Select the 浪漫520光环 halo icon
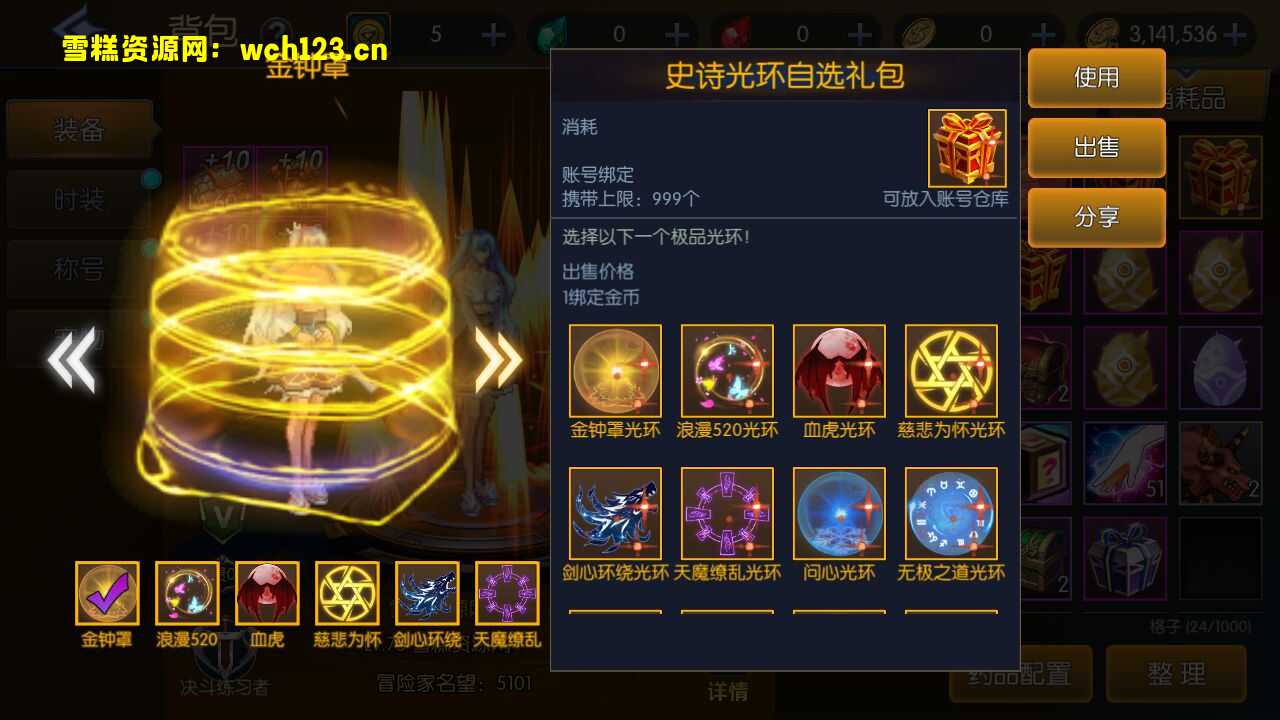Image resolution: width=1280 pixels, height=720 pixels. [727, 369]
